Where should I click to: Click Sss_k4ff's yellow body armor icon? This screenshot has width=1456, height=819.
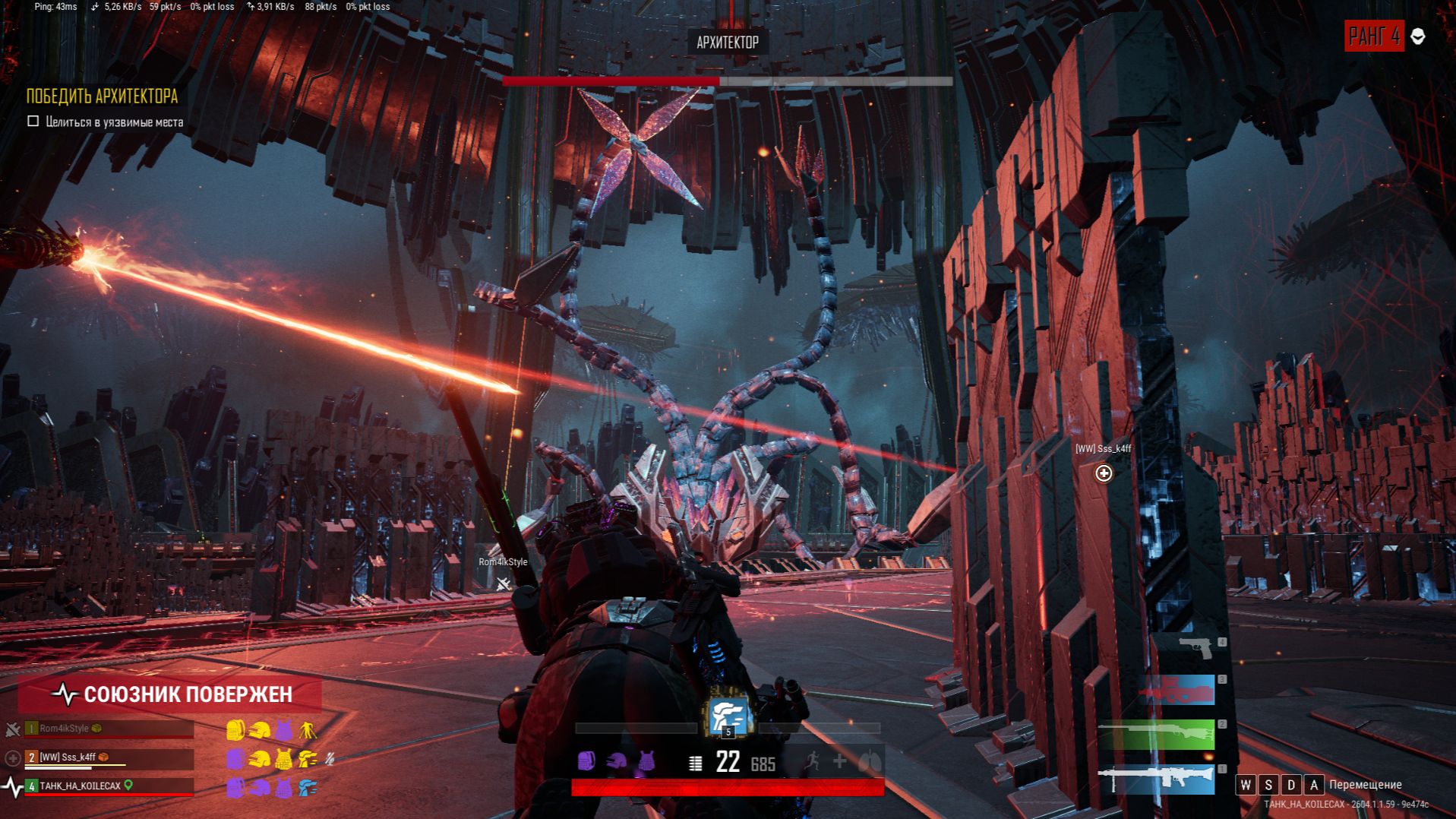[x=283, y=759]
